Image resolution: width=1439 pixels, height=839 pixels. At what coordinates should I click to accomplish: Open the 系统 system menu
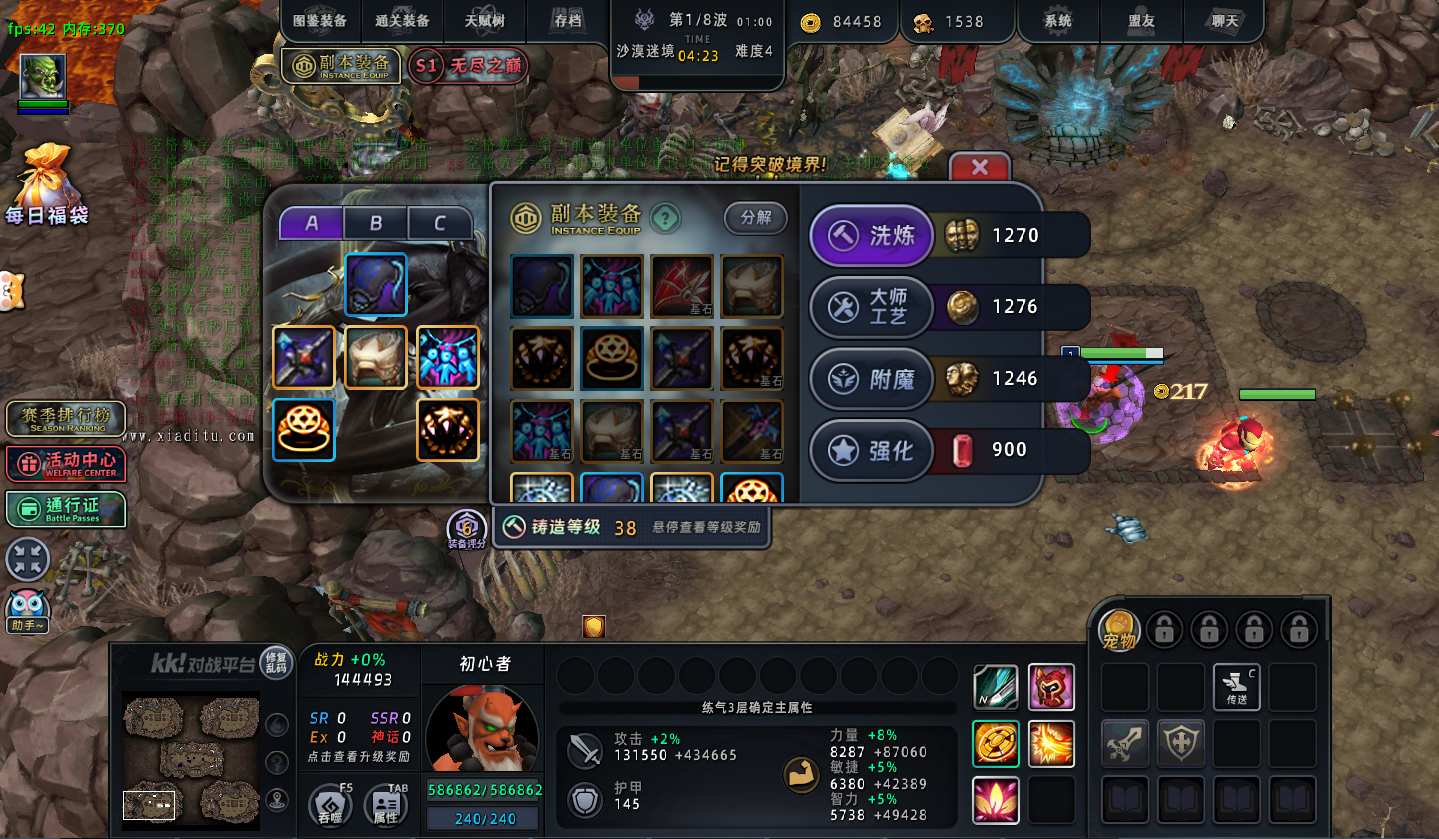1057,21
